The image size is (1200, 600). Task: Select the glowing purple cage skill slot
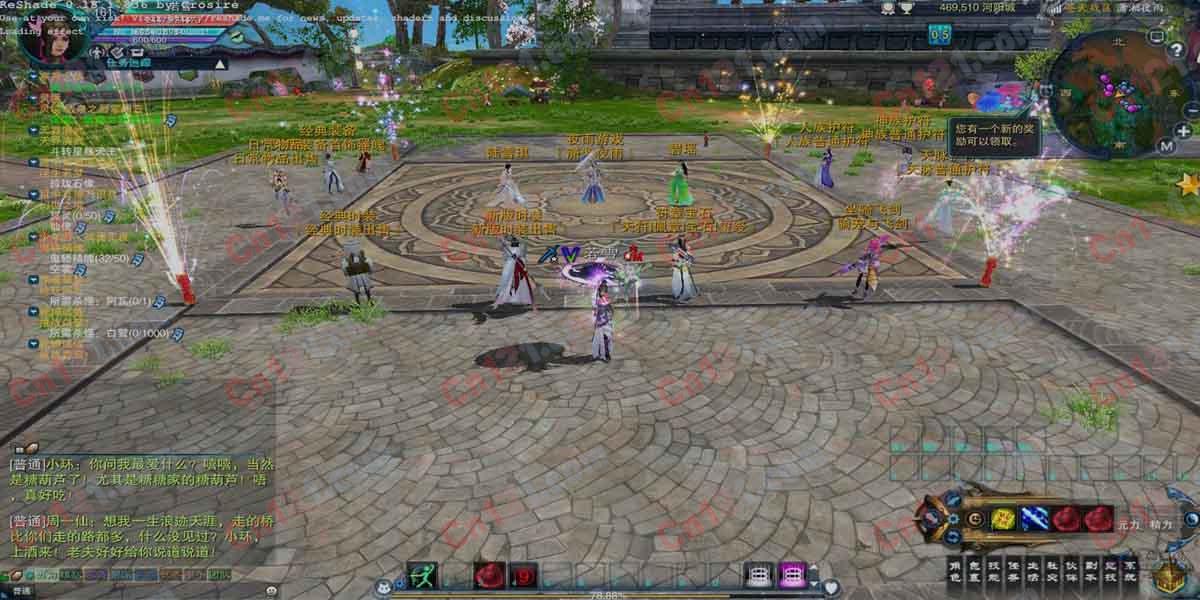click(x=792, y=575)
